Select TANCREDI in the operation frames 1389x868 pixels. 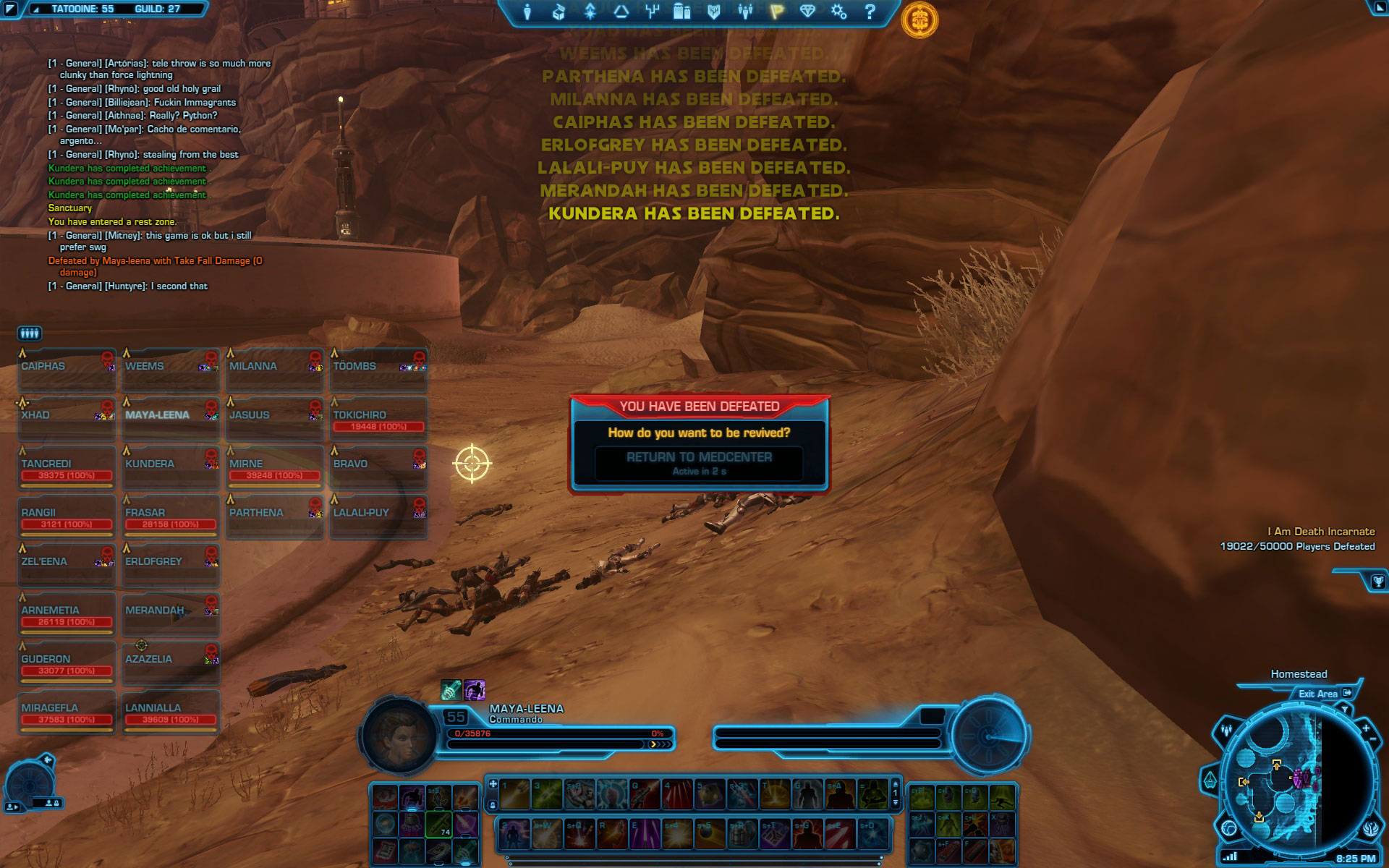(x=67, y=469)
